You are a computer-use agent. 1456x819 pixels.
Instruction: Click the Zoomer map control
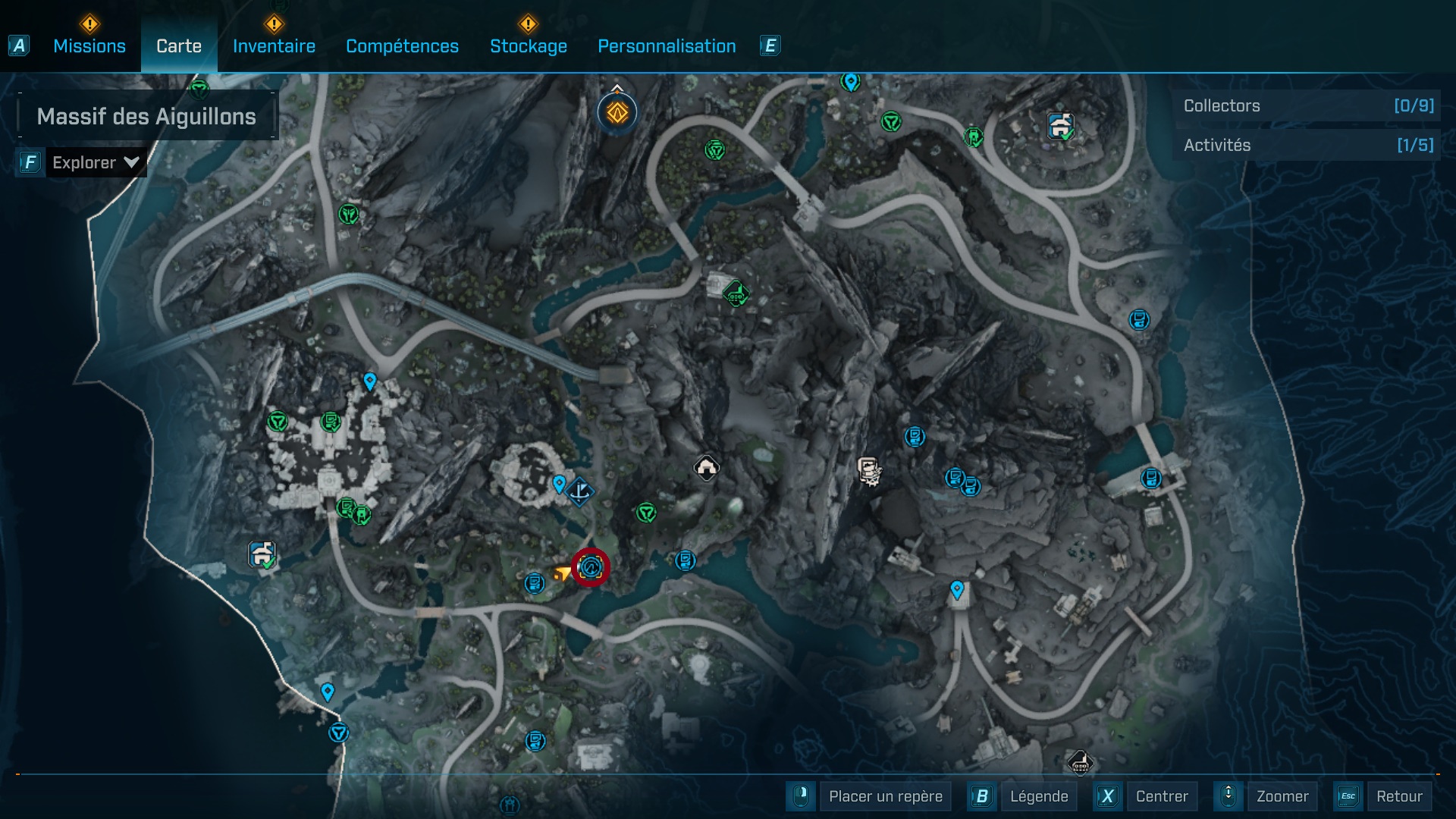pyautogui.click(x=1282, y=796)
